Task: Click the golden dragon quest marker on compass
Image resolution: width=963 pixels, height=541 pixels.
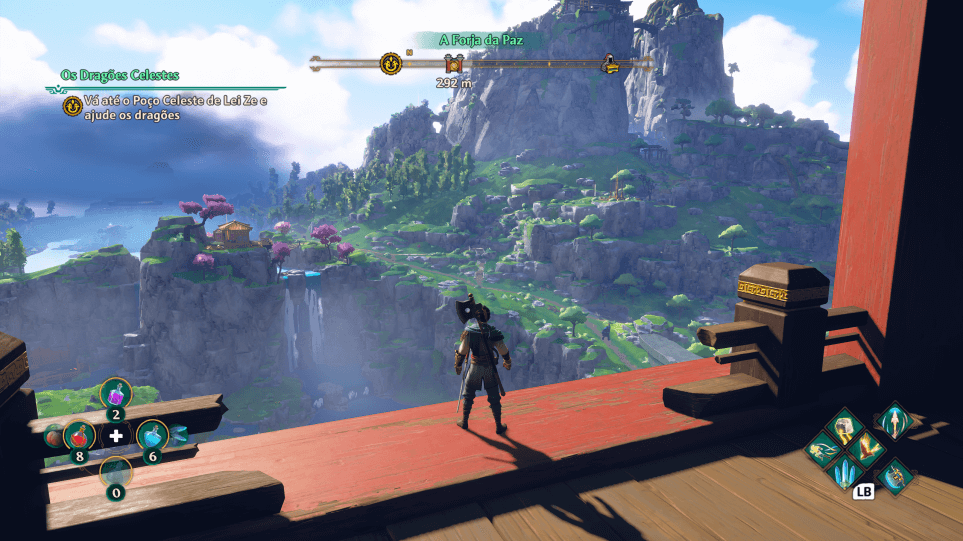Action: pyautogui.click(x=390, y=64)
